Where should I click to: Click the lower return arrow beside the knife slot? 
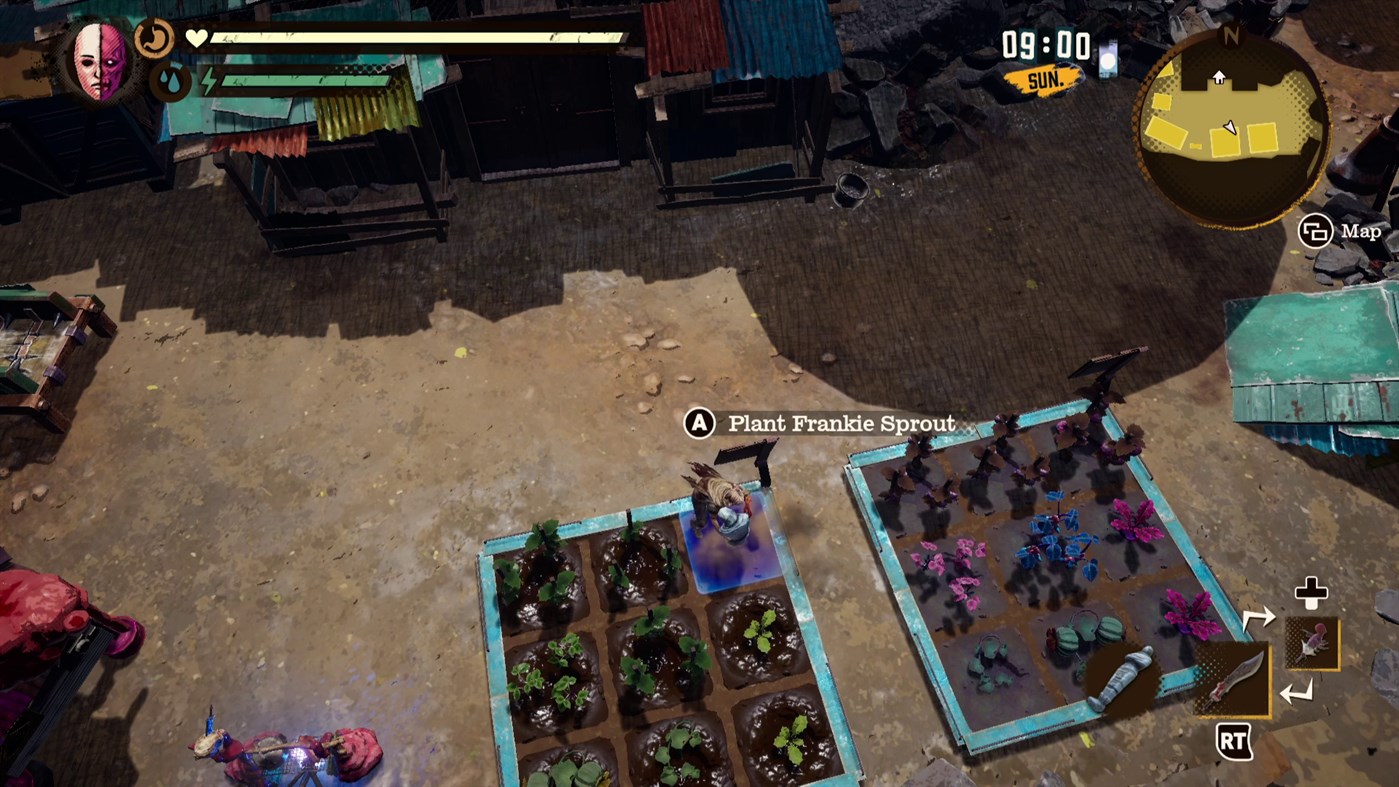[1297, 692]
